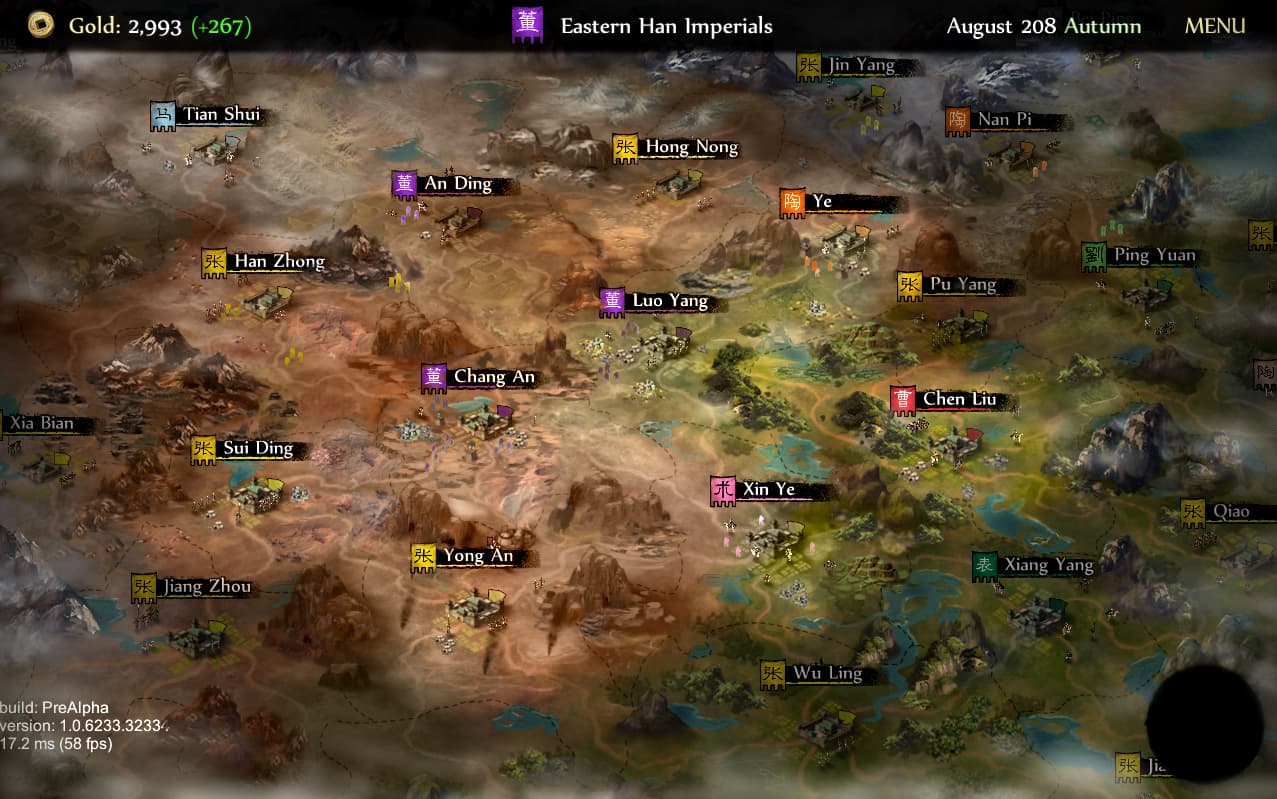The height and width of the screenshot is (799, 1277).
Task: Select An Ding on the map
Action: tap(458, 184)
